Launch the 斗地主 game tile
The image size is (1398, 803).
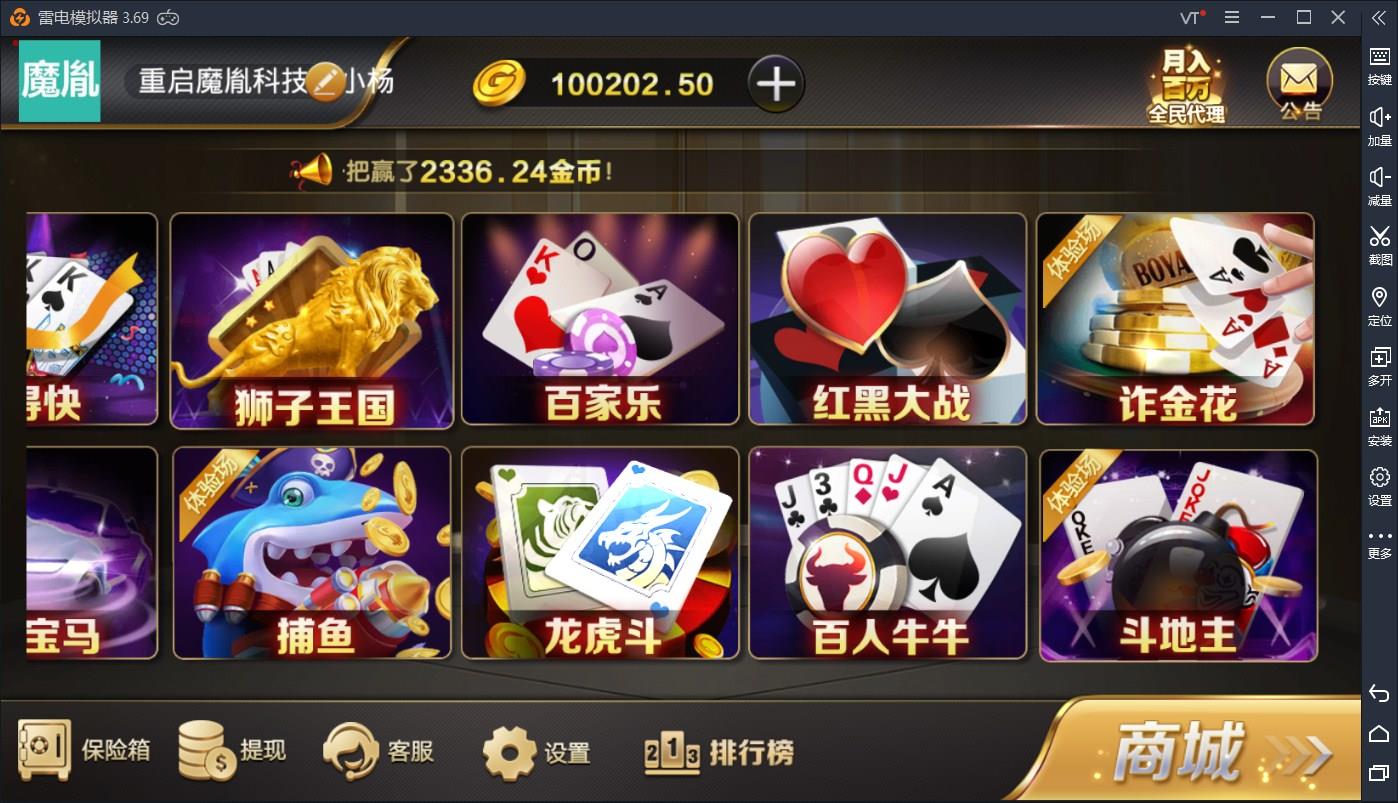coord(1177,553)
